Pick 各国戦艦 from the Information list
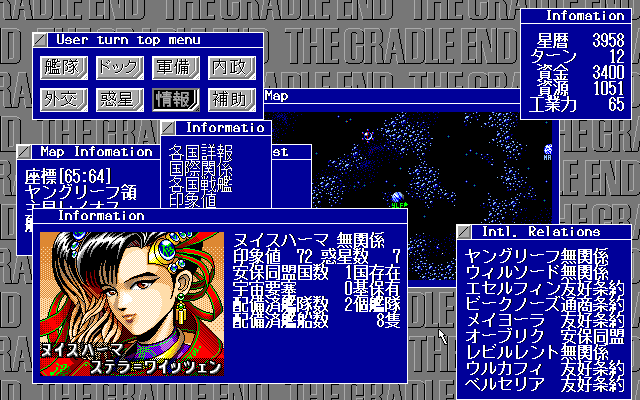The height and width of the screenshot is (400, 640). pos(201,182)
